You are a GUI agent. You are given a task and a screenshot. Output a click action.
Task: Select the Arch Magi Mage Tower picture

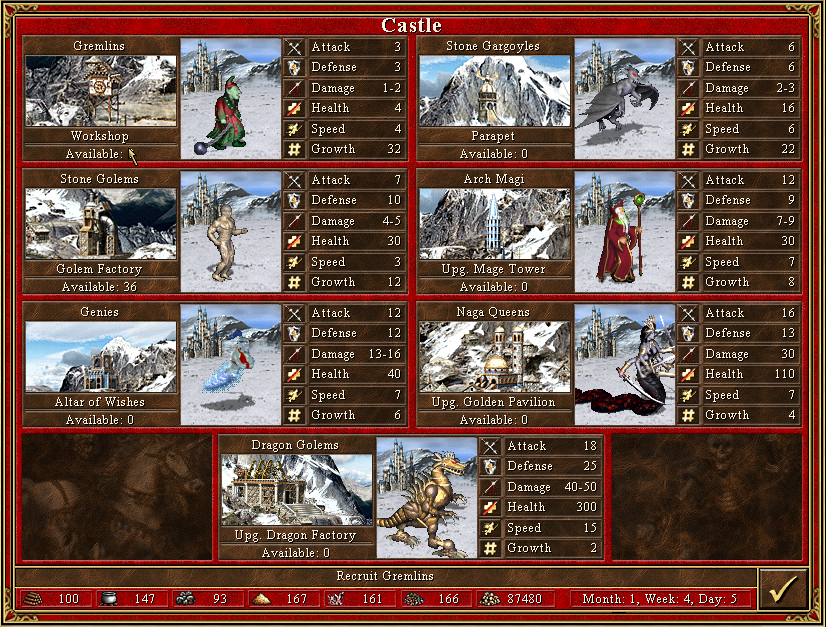coord(494,224)
